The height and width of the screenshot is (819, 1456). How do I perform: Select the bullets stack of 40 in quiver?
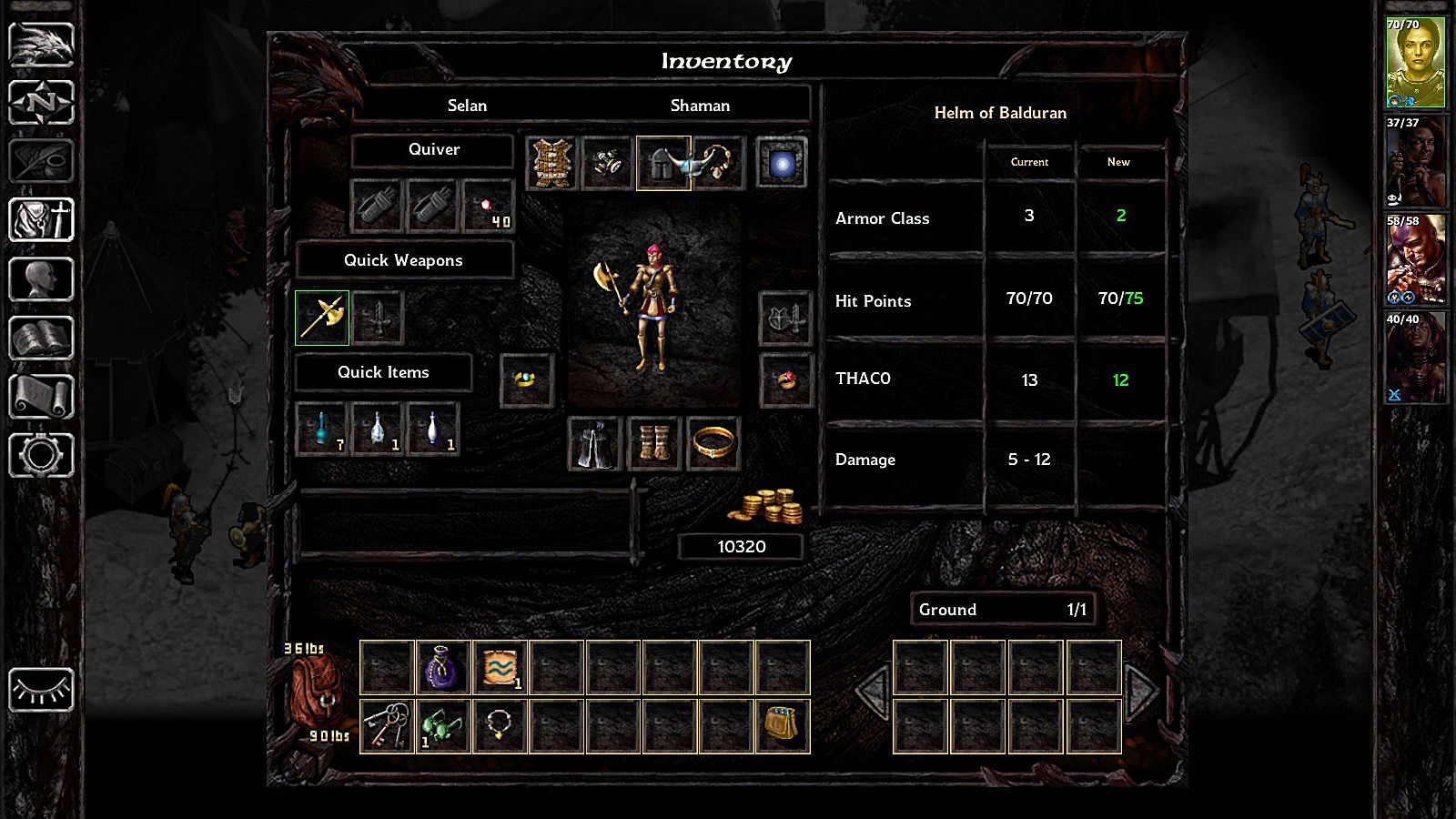point(489,207)
